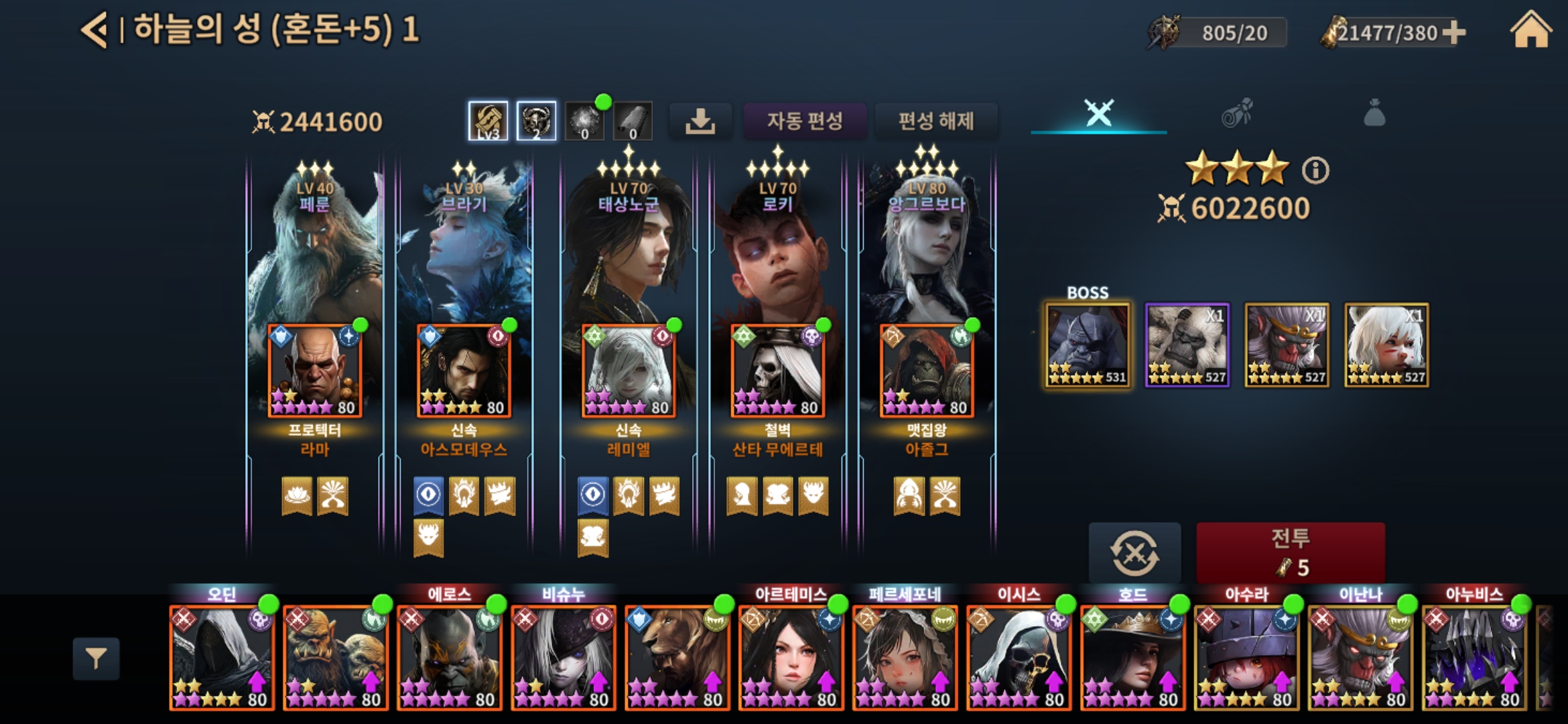Select 라마 hero in the 페룬 slot
The width and height of the screenshot is (1568, 724).
(315, 371)
